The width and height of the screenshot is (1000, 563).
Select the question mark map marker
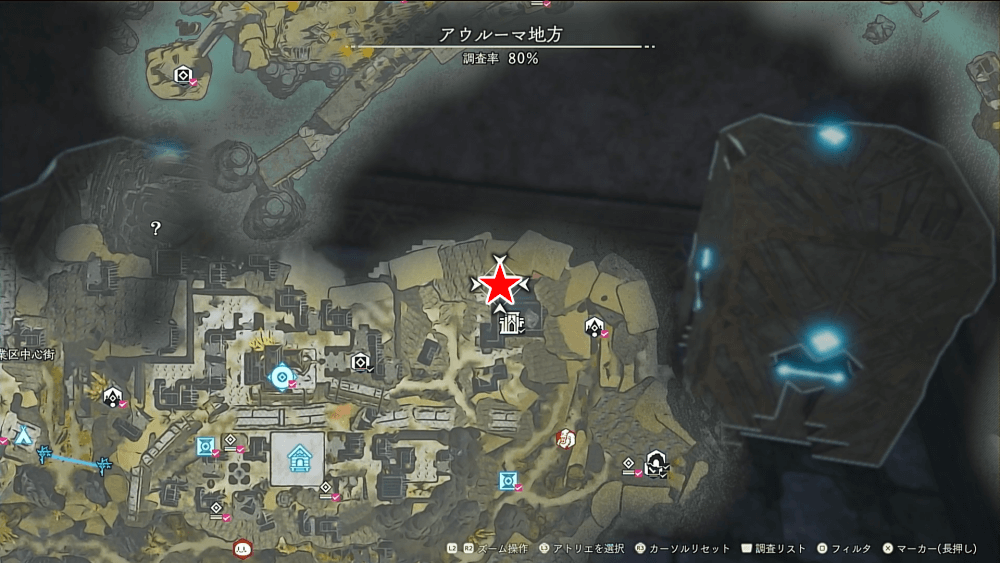(156, 228)
